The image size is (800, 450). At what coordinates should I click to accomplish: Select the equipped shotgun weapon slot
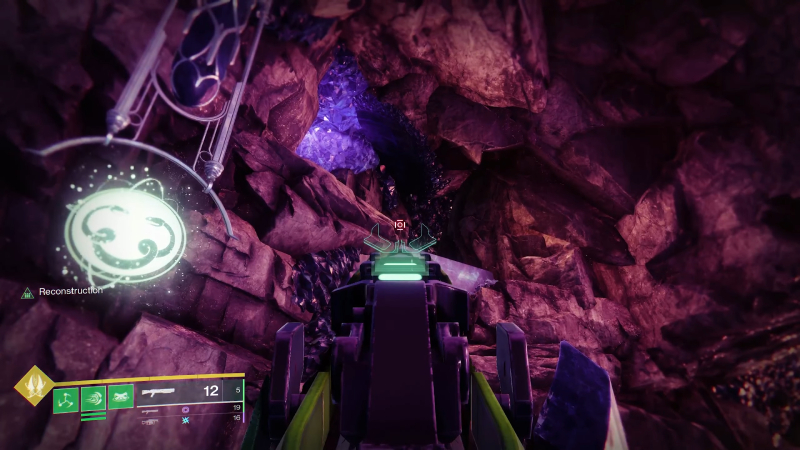[160, 392]
